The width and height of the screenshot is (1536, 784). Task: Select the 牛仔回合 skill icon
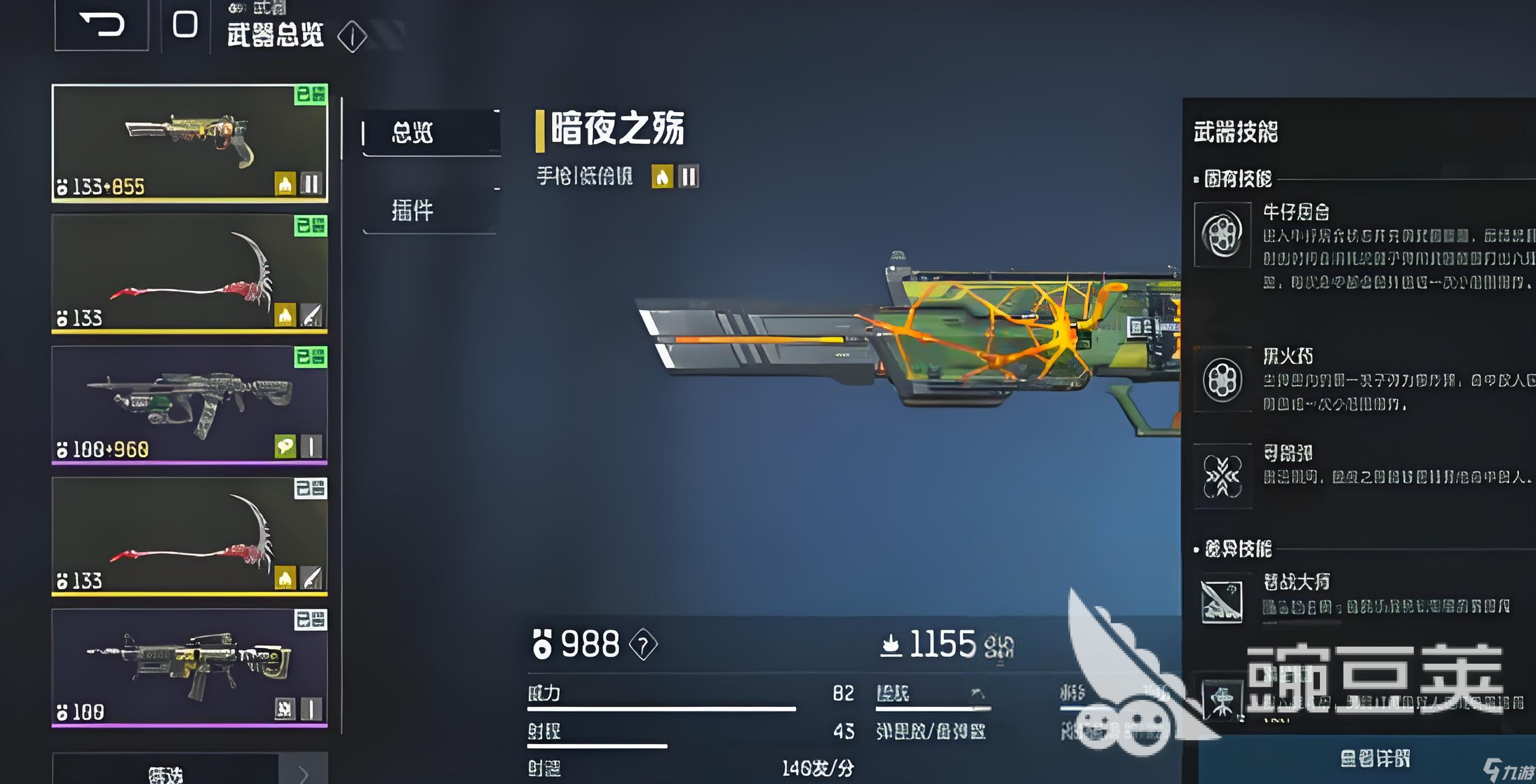(x=1223, y=234)
